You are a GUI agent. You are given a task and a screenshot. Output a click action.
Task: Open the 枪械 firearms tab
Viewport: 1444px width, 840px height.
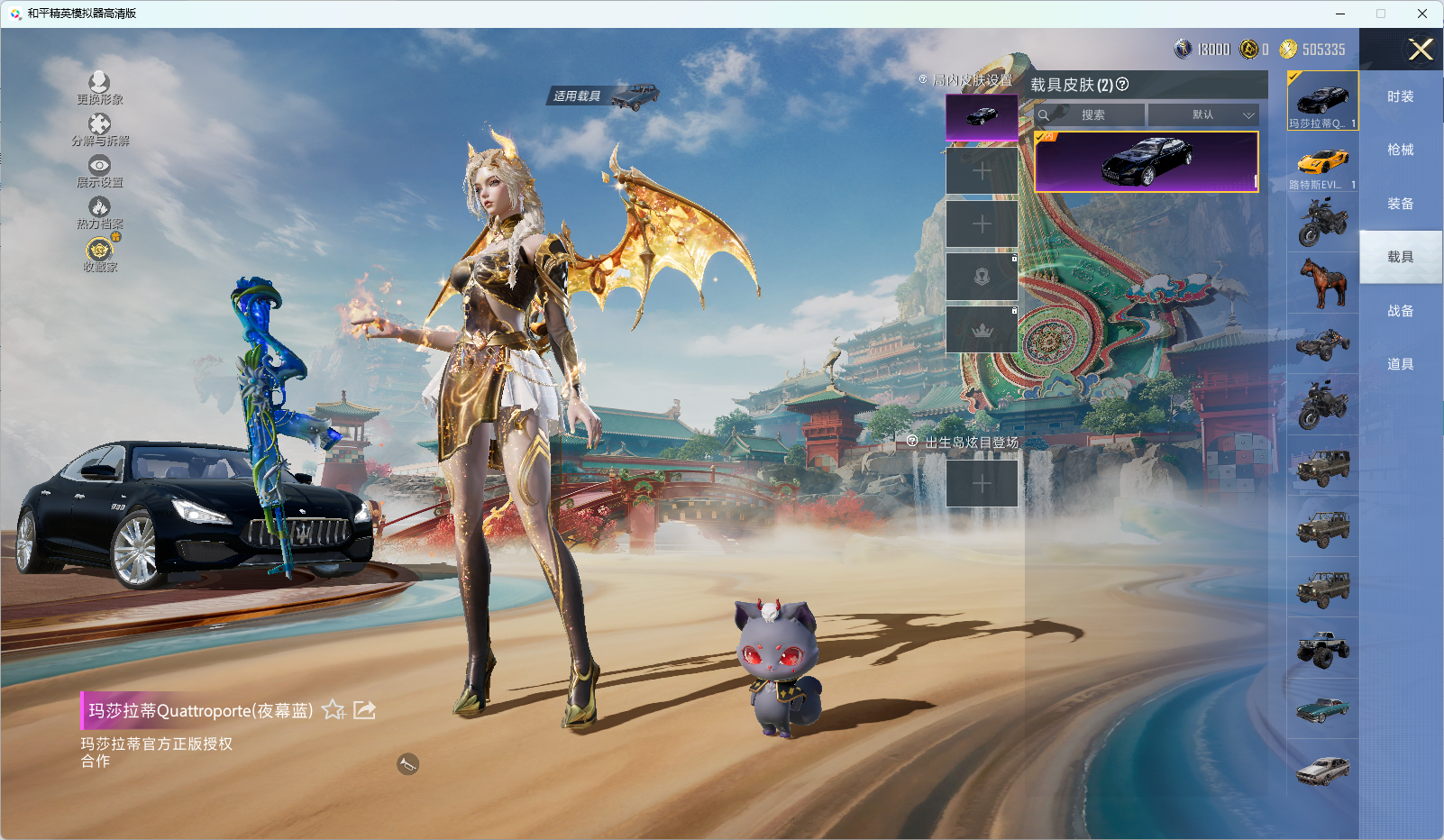pyautogui.click(x=1400, y=150)
